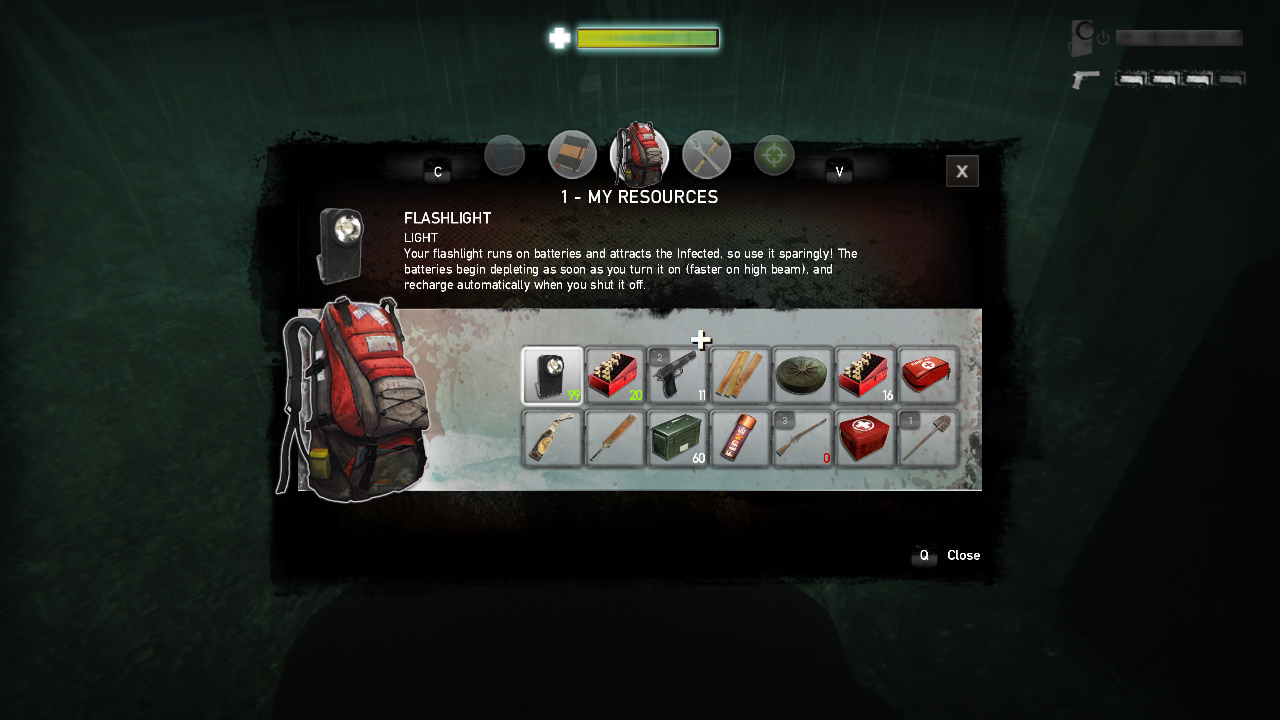This screenshot has width=1280, height=720.
Task: Click the red supply box with the star
Action: click(865, 438)
